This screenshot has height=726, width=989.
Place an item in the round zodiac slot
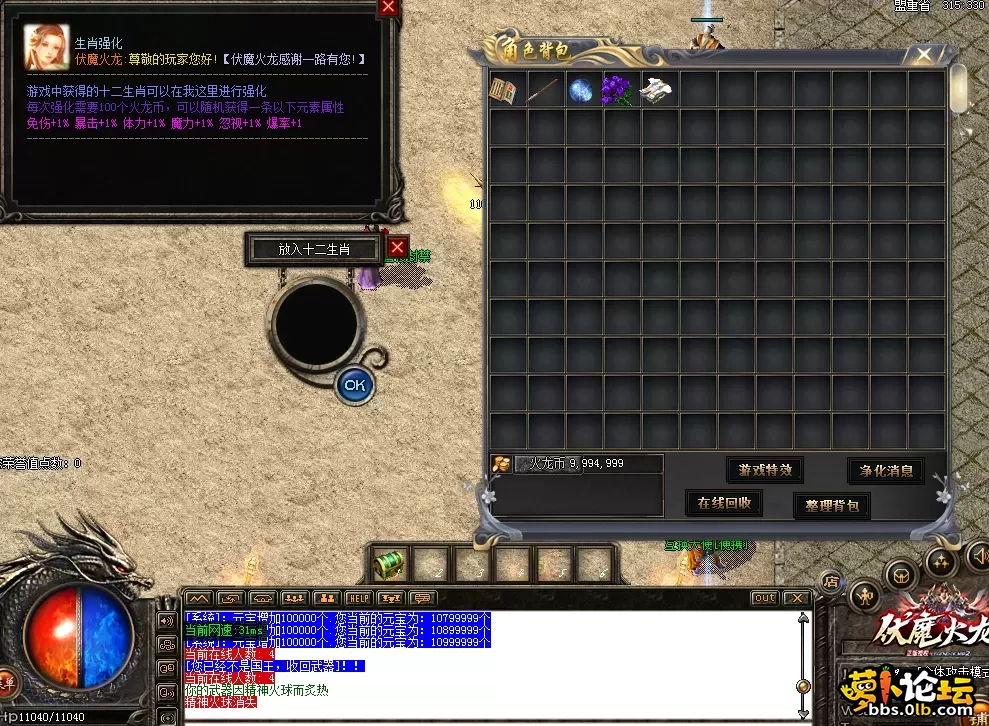317,324
